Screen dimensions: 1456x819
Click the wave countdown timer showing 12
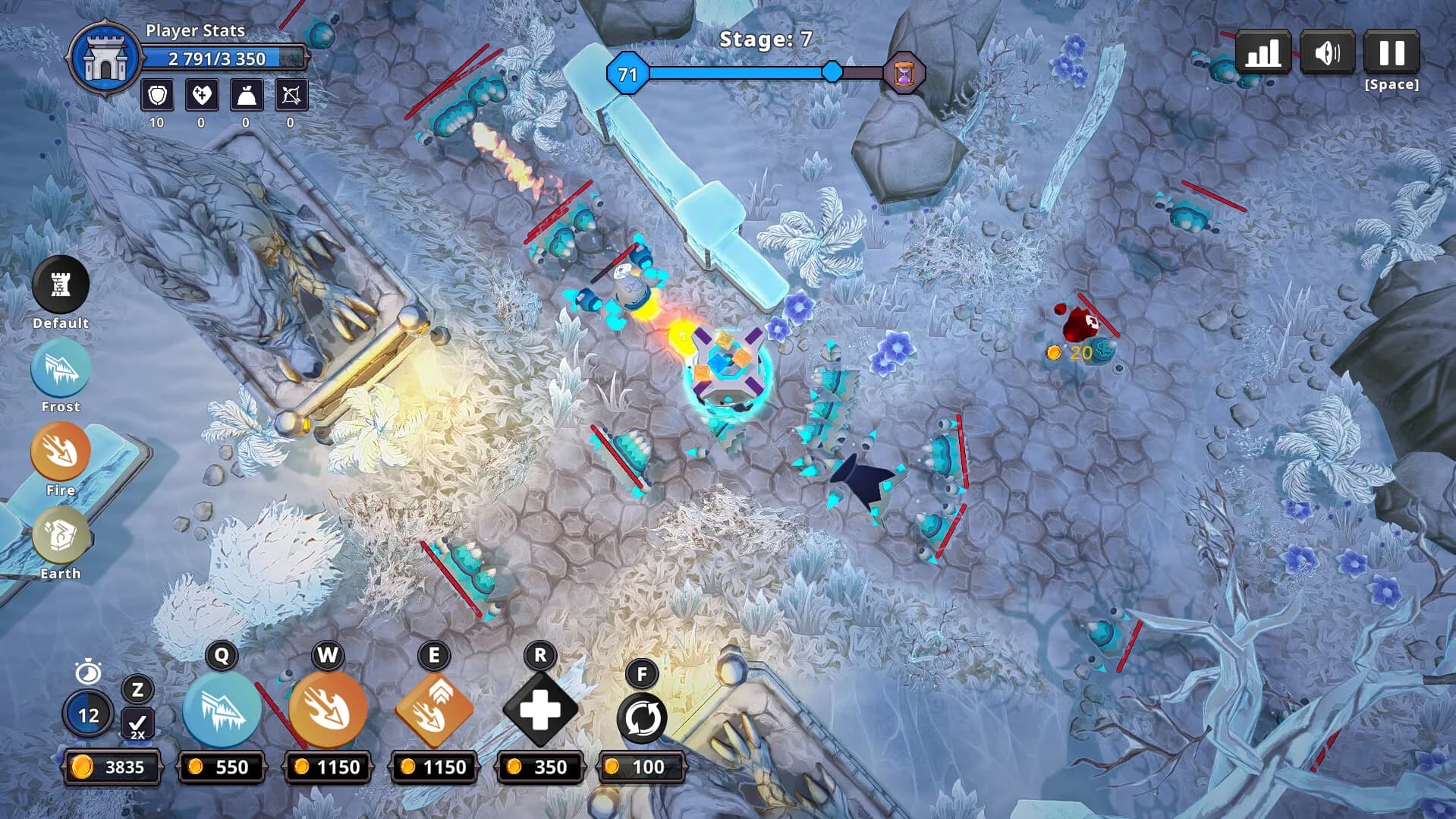click(89, 714)
